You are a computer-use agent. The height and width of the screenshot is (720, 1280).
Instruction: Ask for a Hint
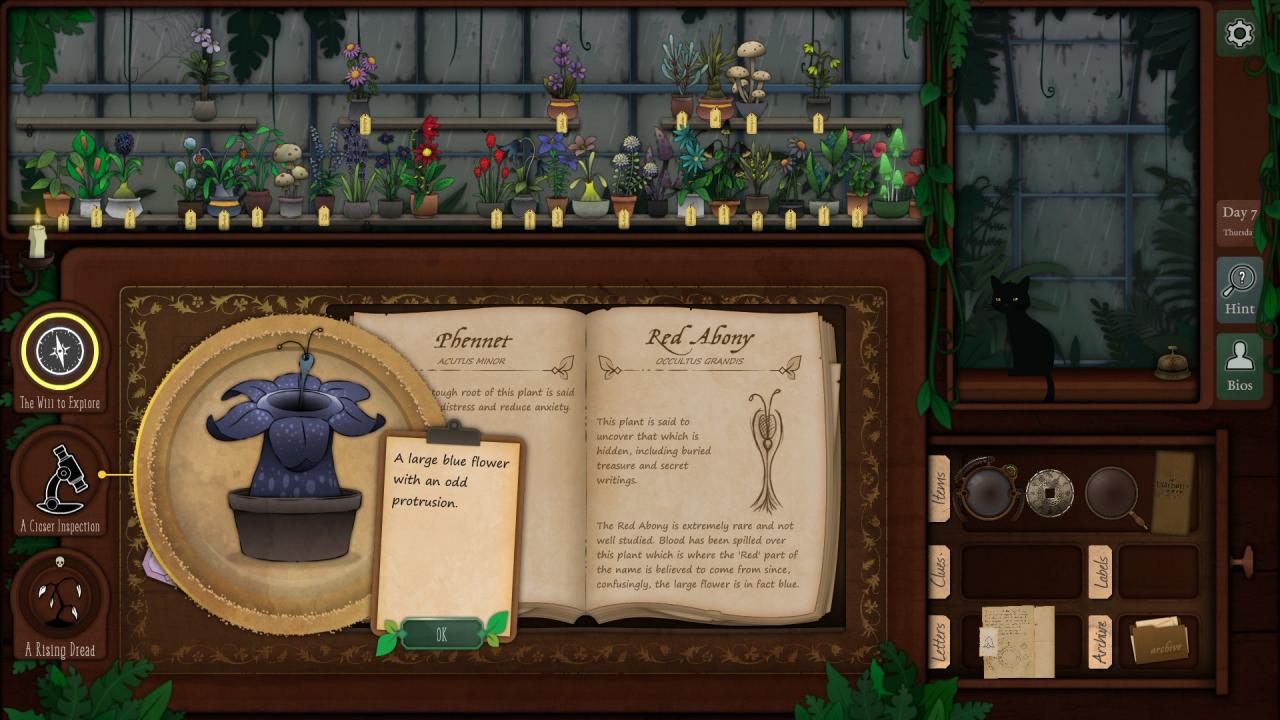click(x=1239, y=289)
